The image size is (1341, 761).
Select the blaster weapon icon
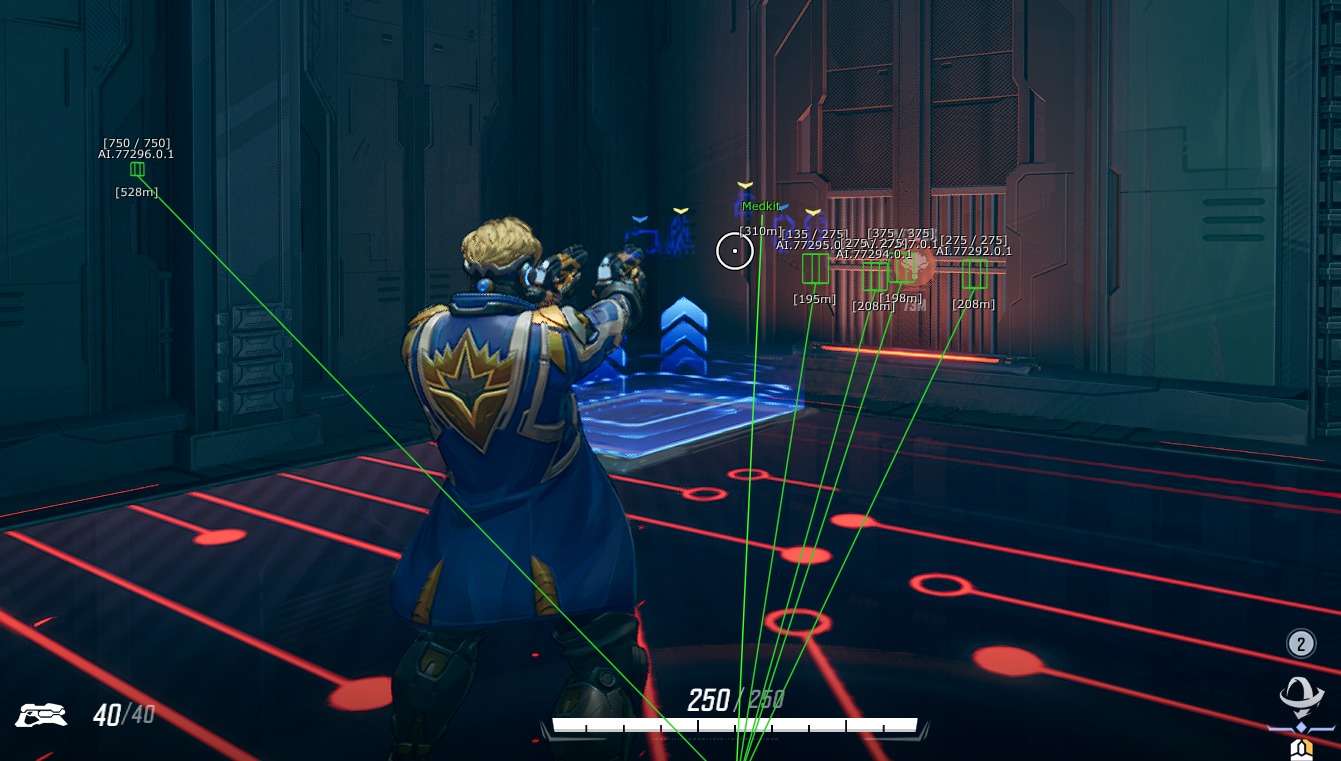pos(41,714)
